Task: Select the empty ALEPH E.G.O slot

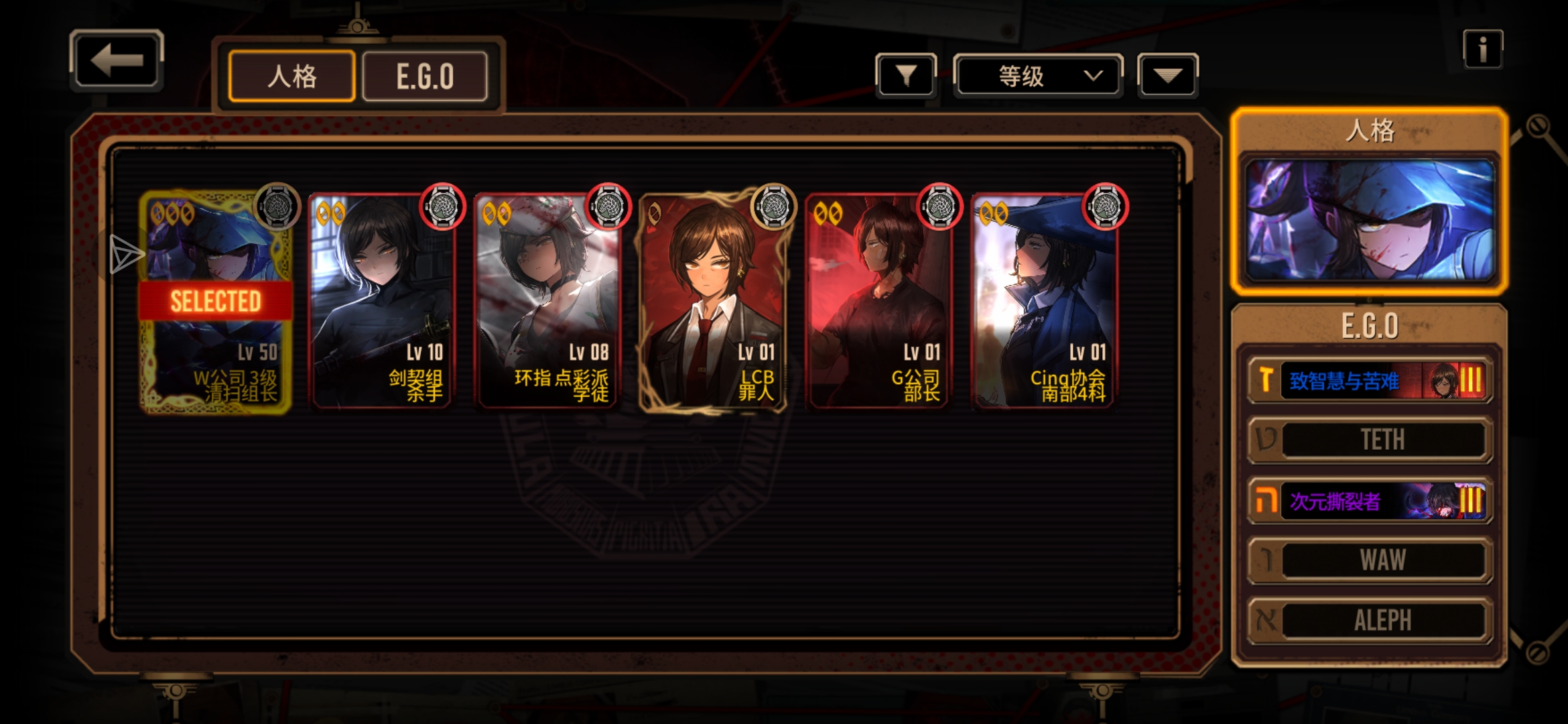Action: pos(1370,621)
